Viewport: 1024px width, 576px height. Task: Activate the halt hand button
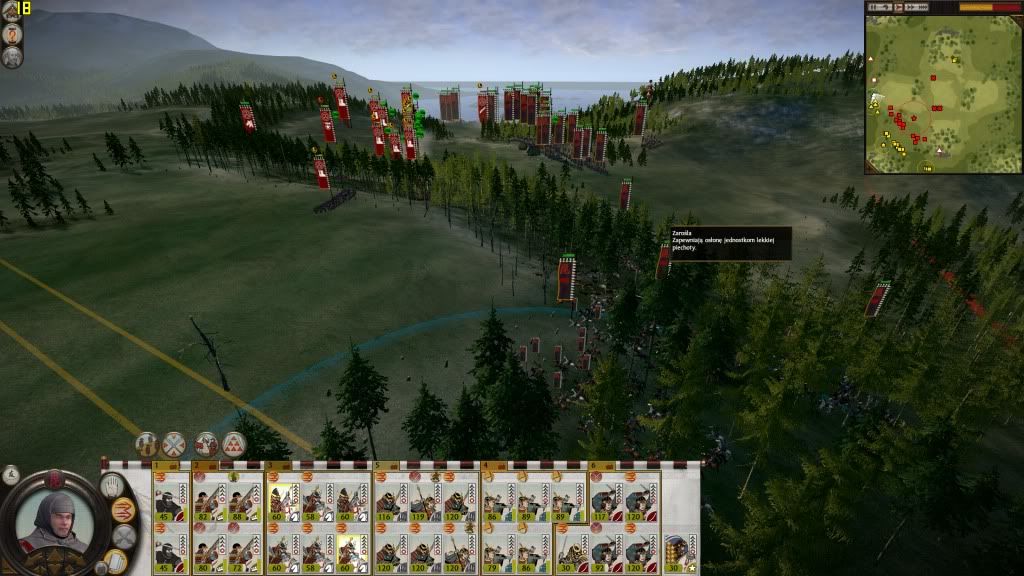click(x=111, y=484)
